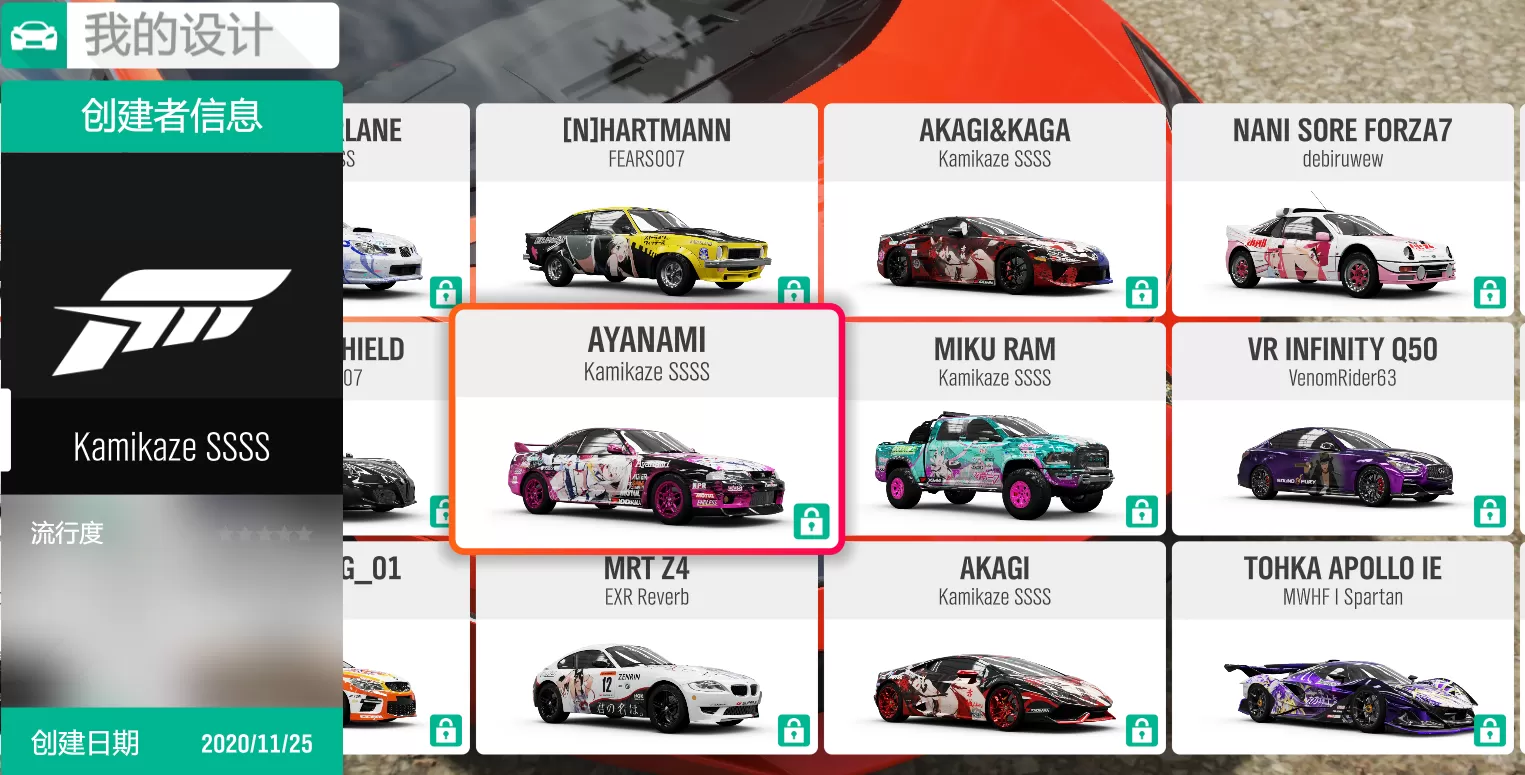Click the lock icon on AYANAMI tile
The width and height of the screenshot is (1525, 775).
click(x=811, y=521)
